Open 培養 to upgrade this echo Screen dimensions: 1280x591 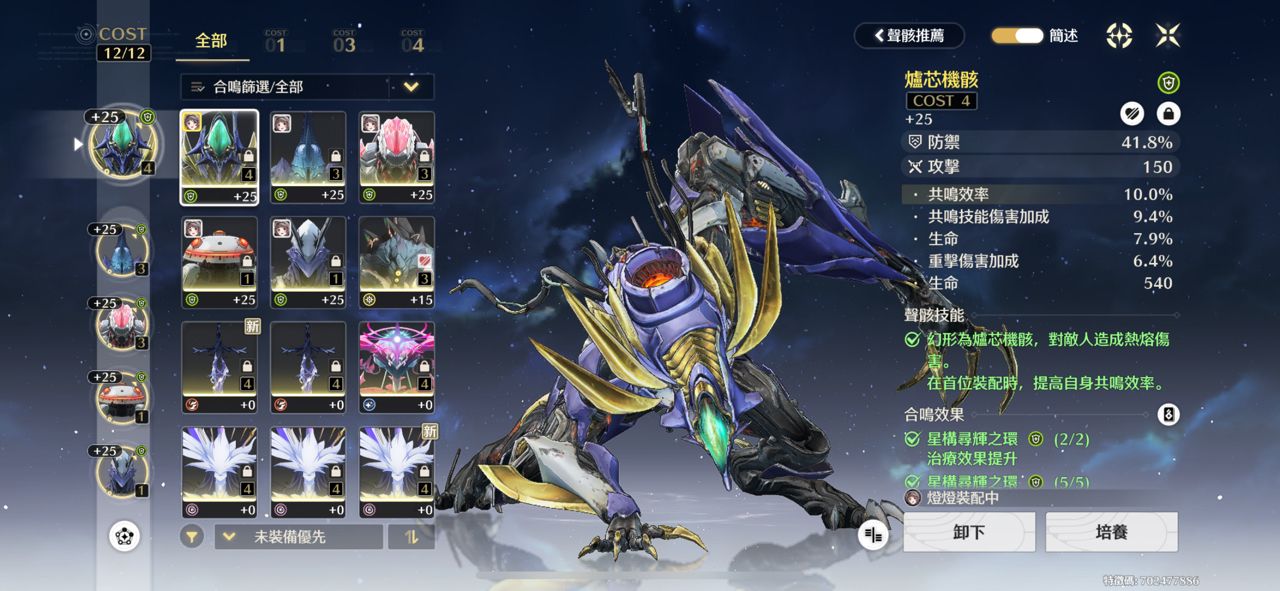pyautogui.click(x=1111, y=532)
